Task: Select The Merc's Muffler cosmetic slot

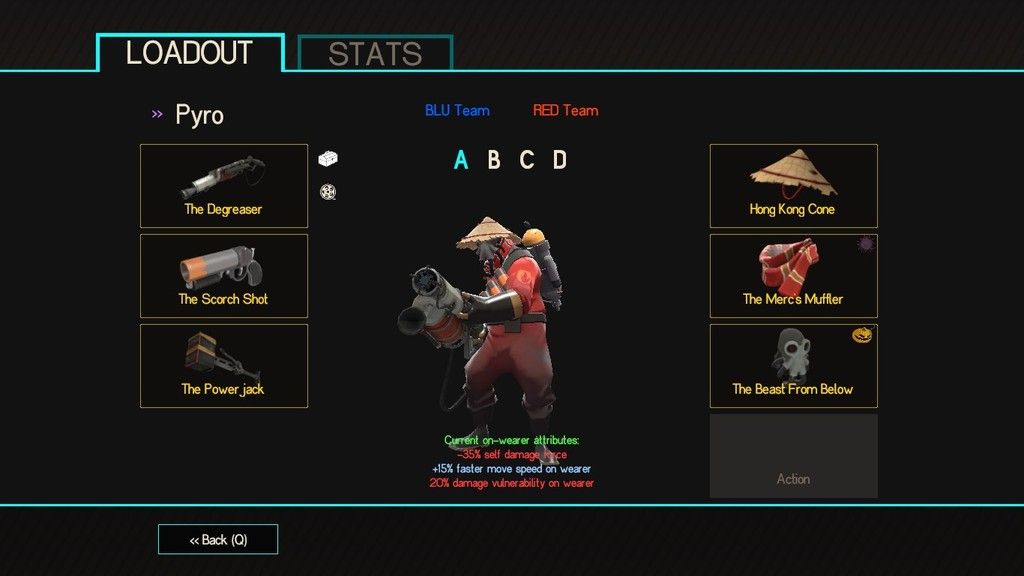Action: pos(793,276)
